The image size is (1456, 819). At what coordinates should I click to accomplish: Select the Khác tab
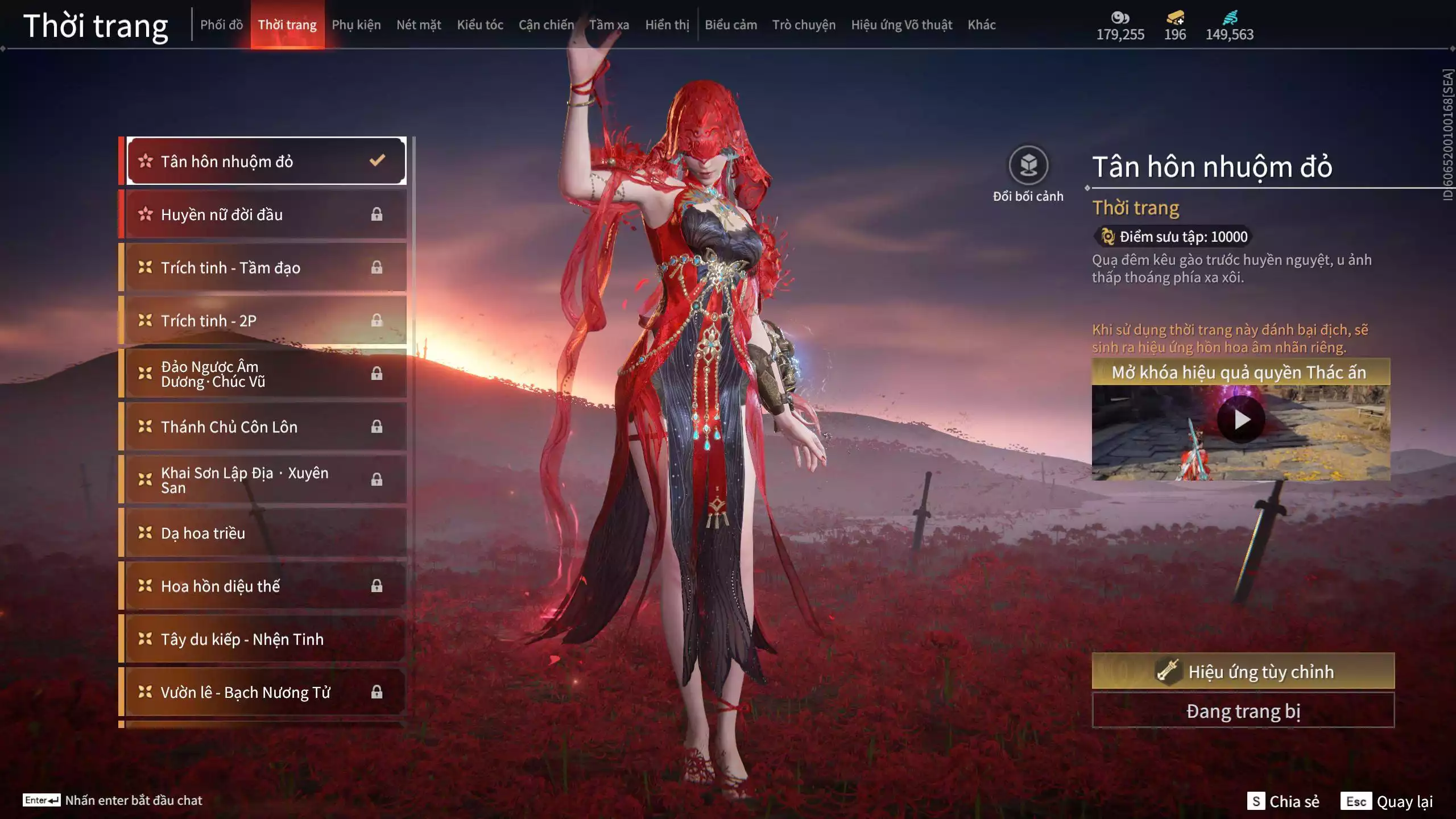(x=982, y=25)
